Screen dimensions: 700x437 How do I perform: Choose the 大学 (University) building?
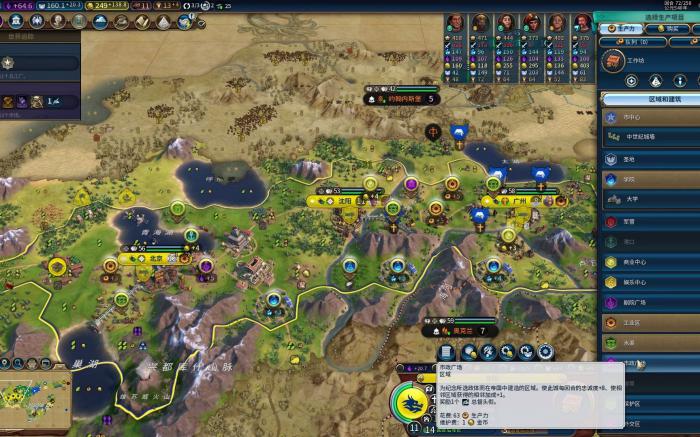pos(650,199)
